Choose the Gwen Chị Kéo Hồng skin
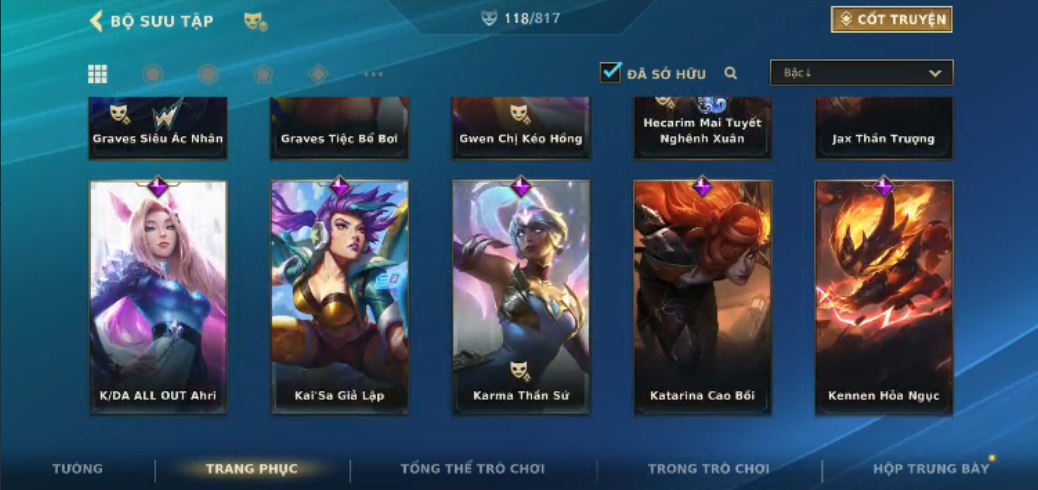This screenshot has height=490, width=1038. click(521, 128)
